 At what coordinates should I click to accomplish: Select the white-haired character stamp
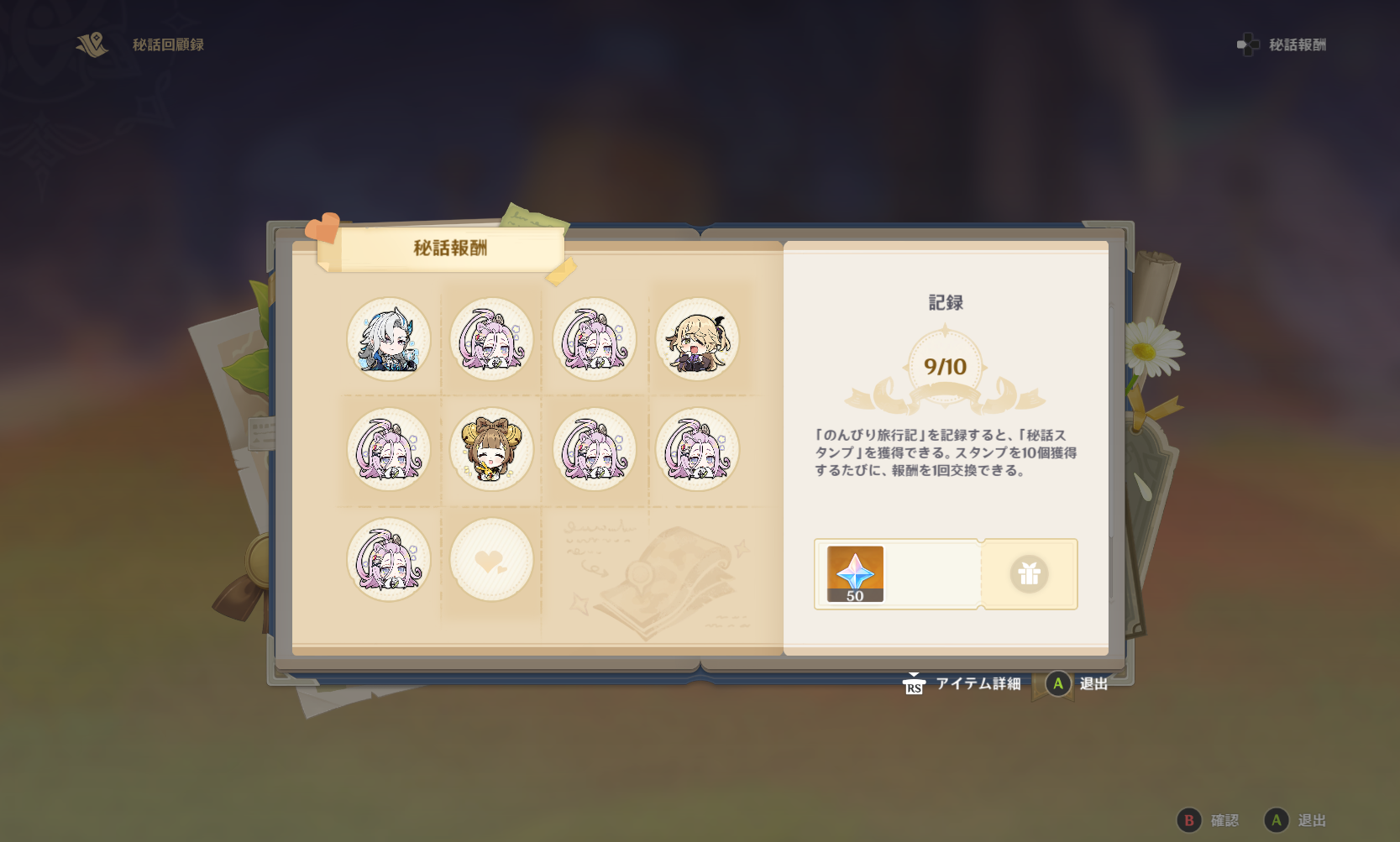pyautogui.click(x=389, y=339)
